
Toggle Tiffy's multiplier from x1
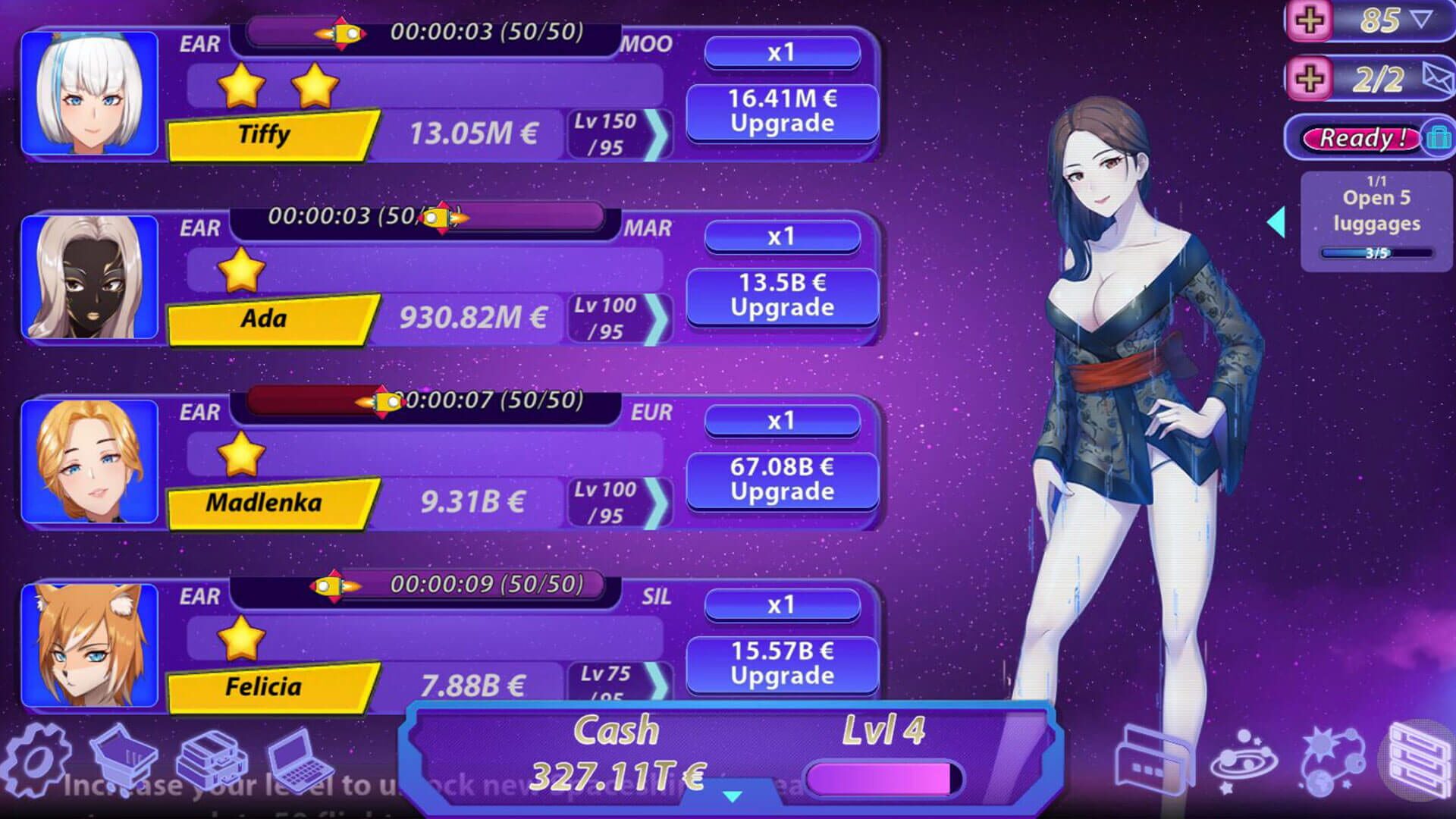tap(781, 53)
